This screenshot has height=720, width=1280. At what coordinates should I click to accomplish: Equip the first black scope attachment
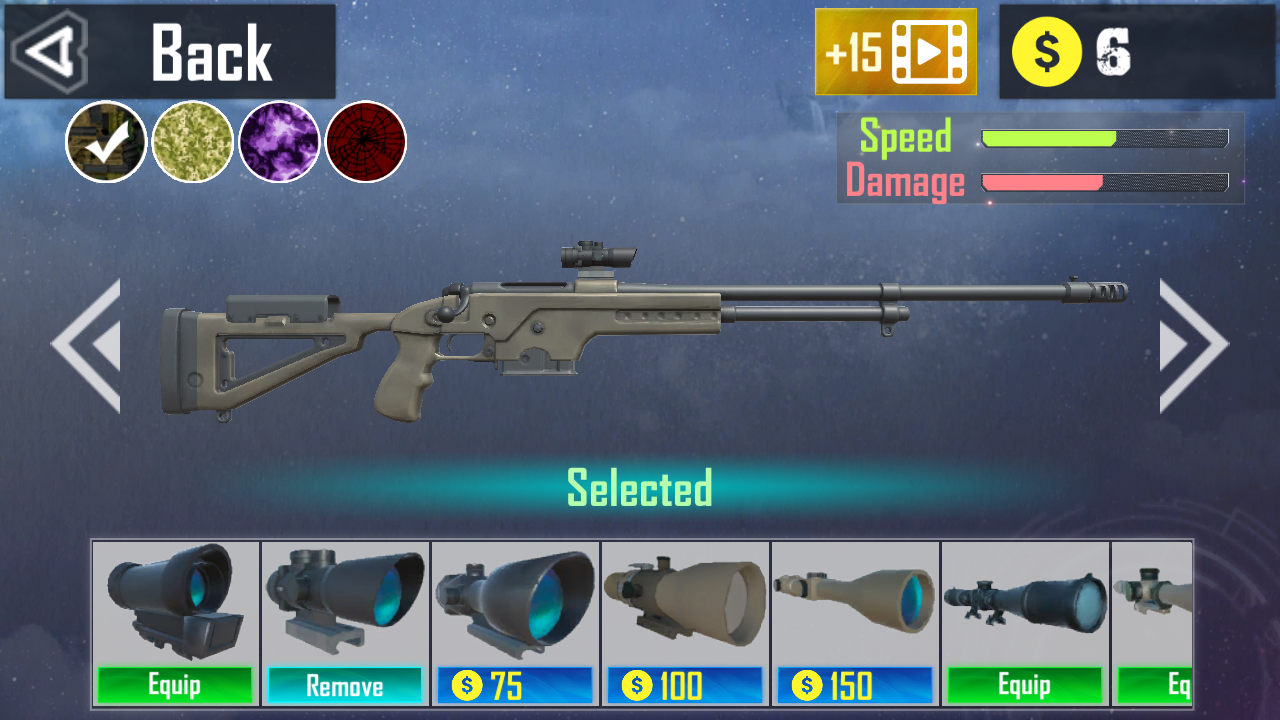(175, 687)
